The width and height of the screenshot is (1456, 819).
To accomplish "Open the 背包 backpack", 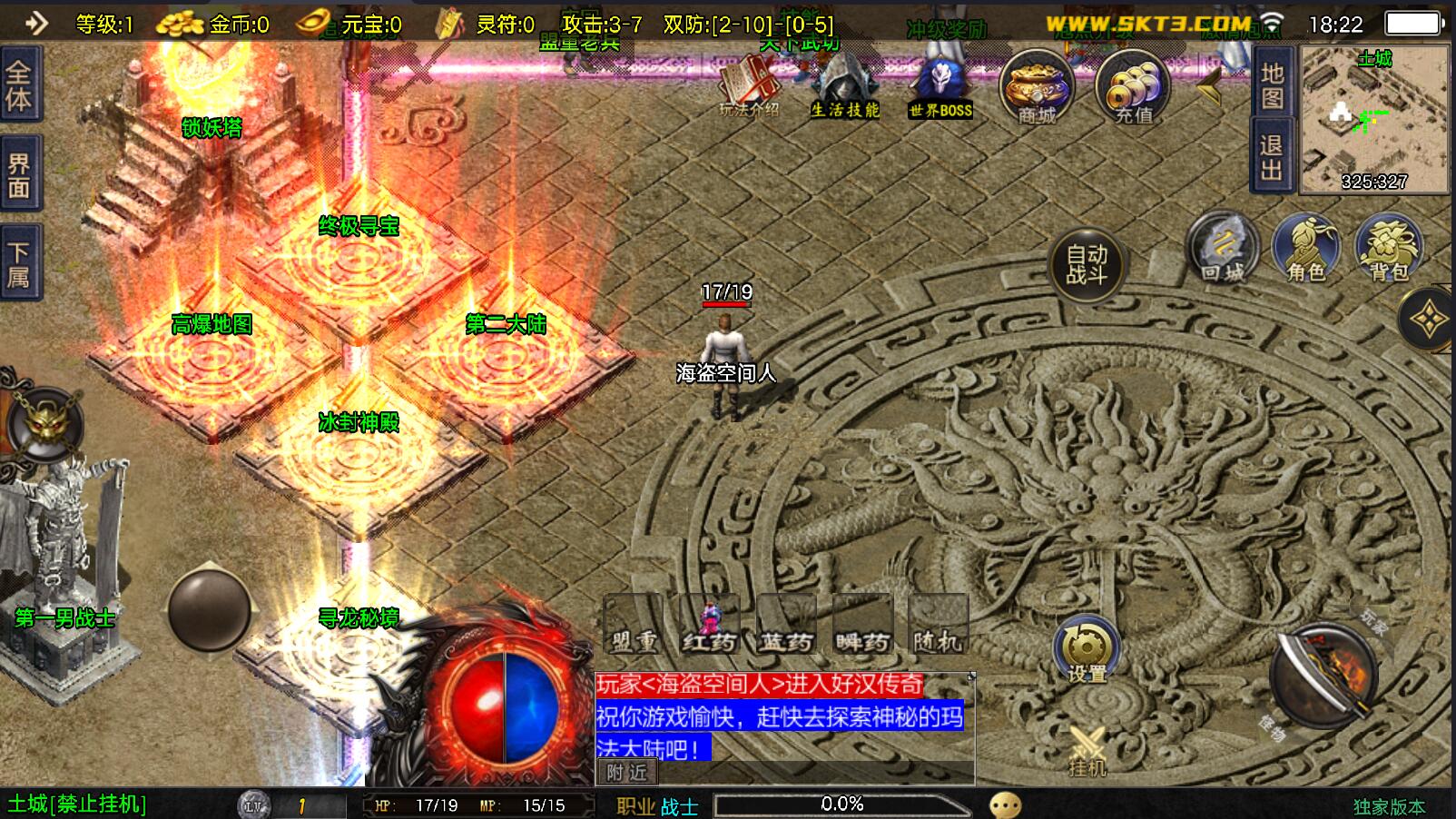I will [x=1389, y=248].
